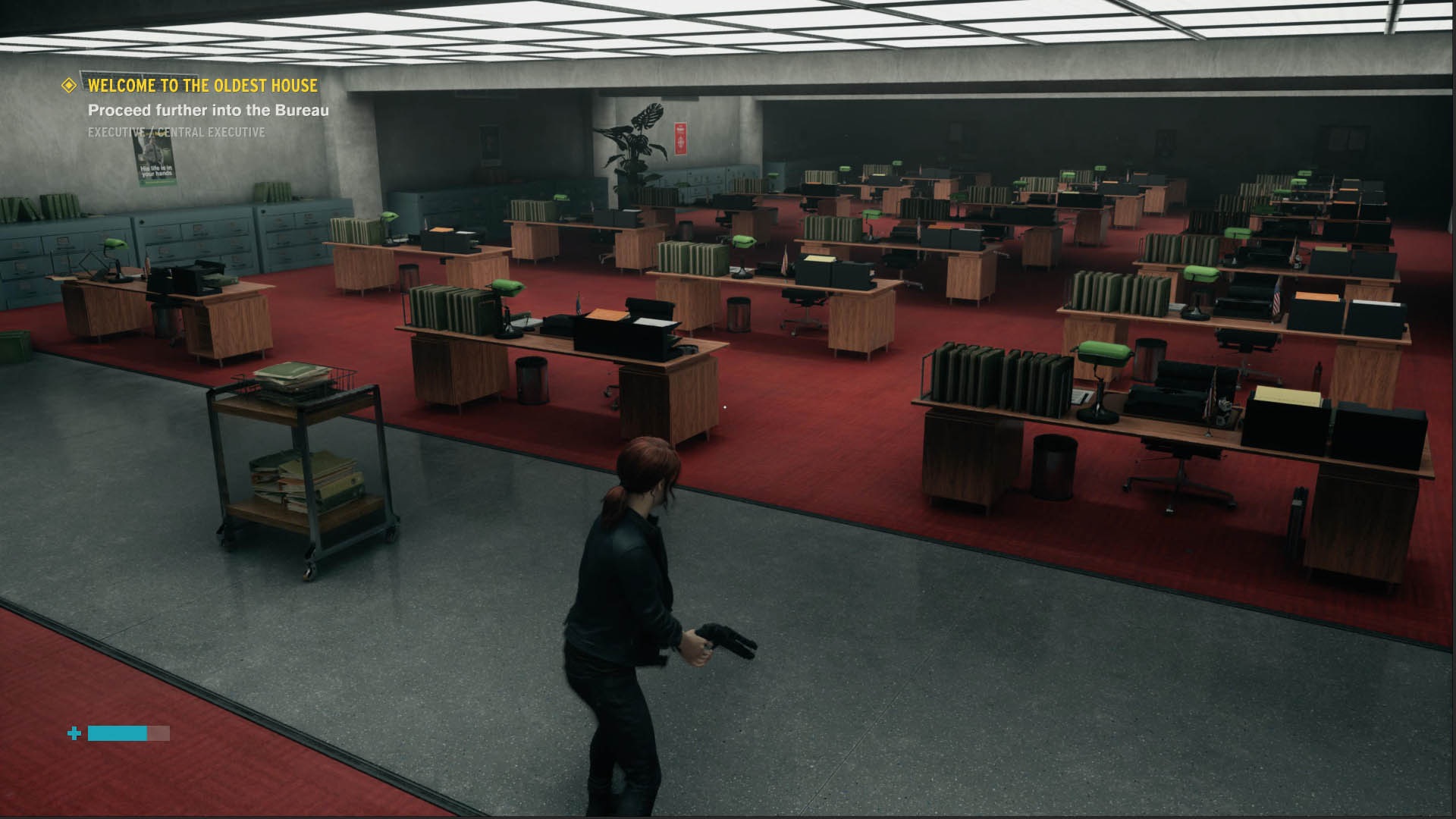Click the text 'Proceed further into the Bureau'
The image size is (1456, 819).
209,110
